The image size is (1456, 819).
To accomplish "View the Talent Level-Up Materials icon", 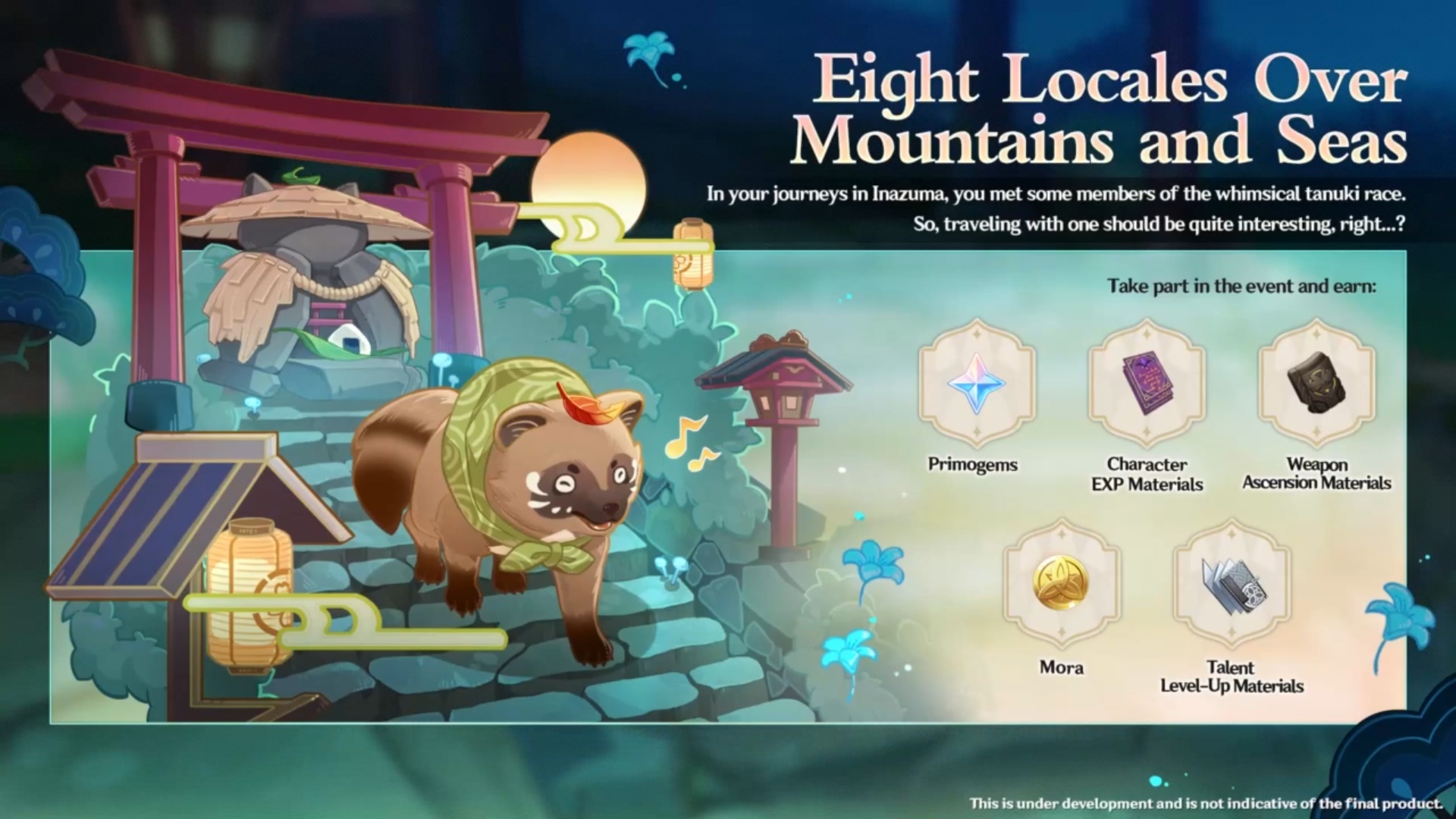I will click(1232, 585).
